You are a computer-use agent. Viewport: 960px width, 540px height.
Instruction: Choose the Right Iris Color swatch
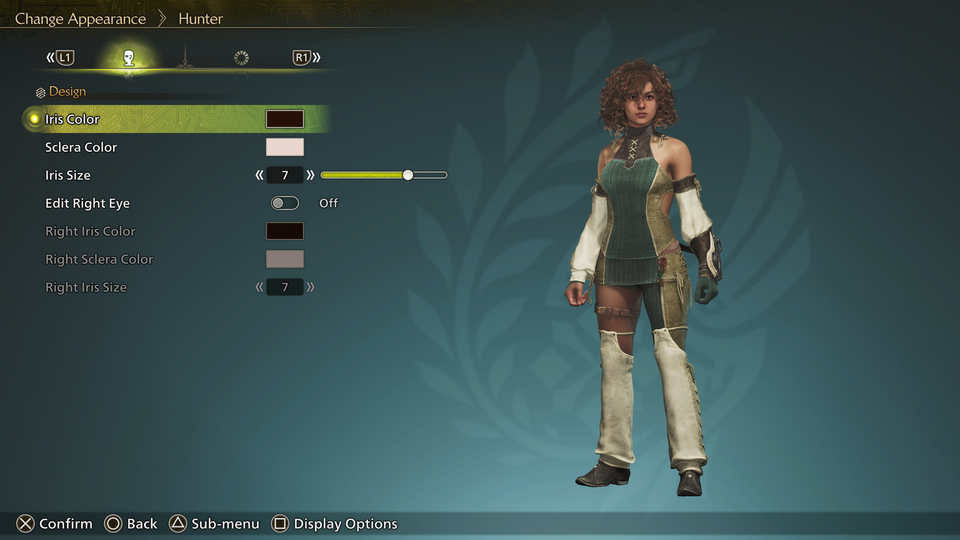[x=284, y=231]
